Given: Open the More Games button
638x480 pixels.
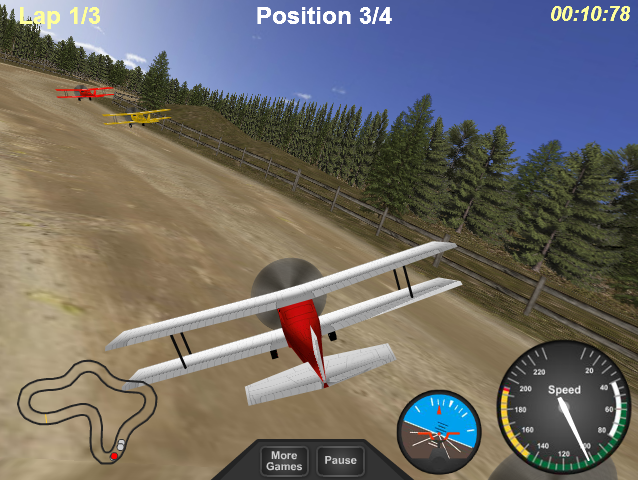Looking at the screenshot, I should click(x=284, y=461).
